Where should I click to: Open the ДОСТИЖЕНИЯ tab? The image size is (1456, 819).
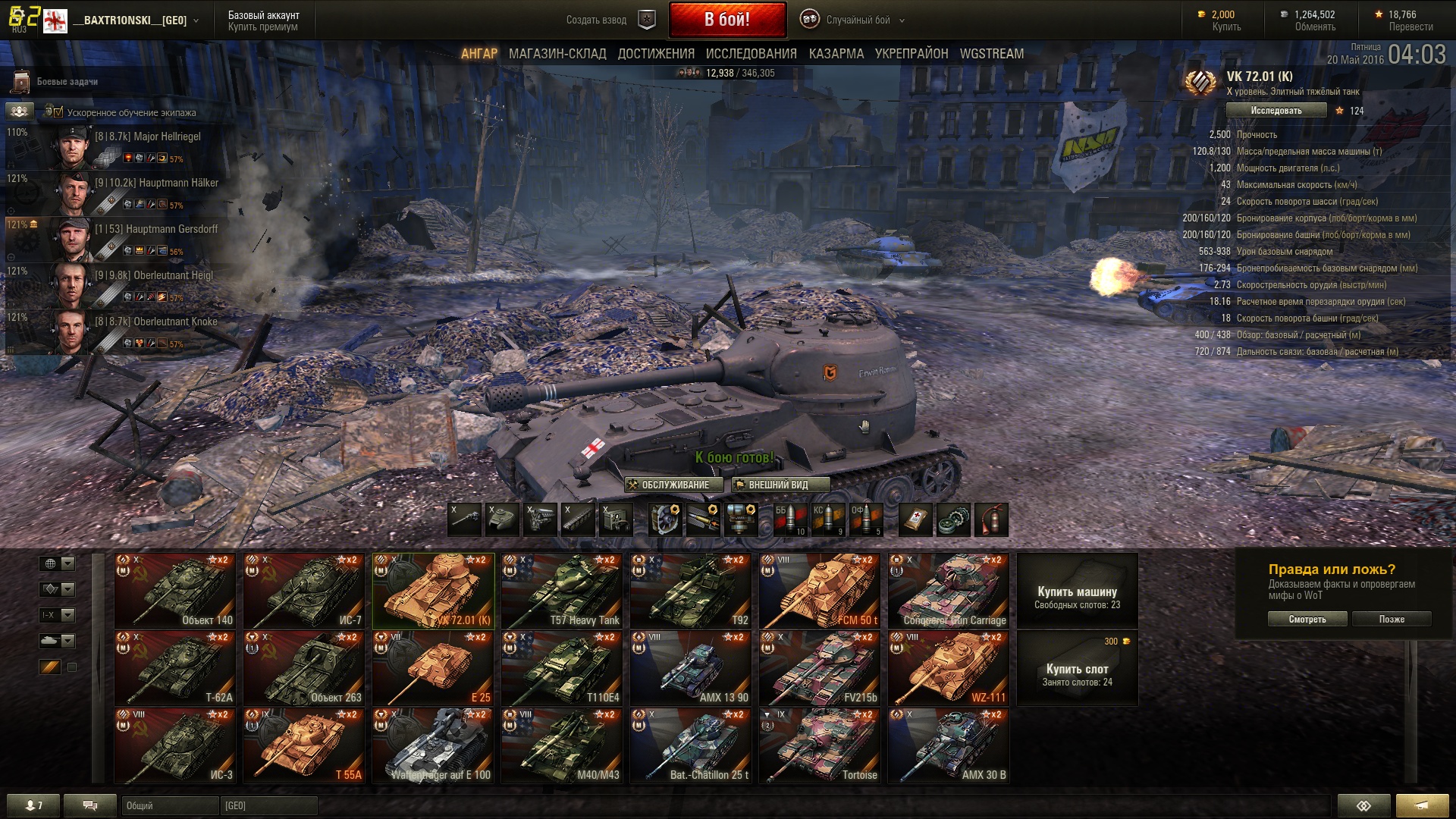(656, 54)
